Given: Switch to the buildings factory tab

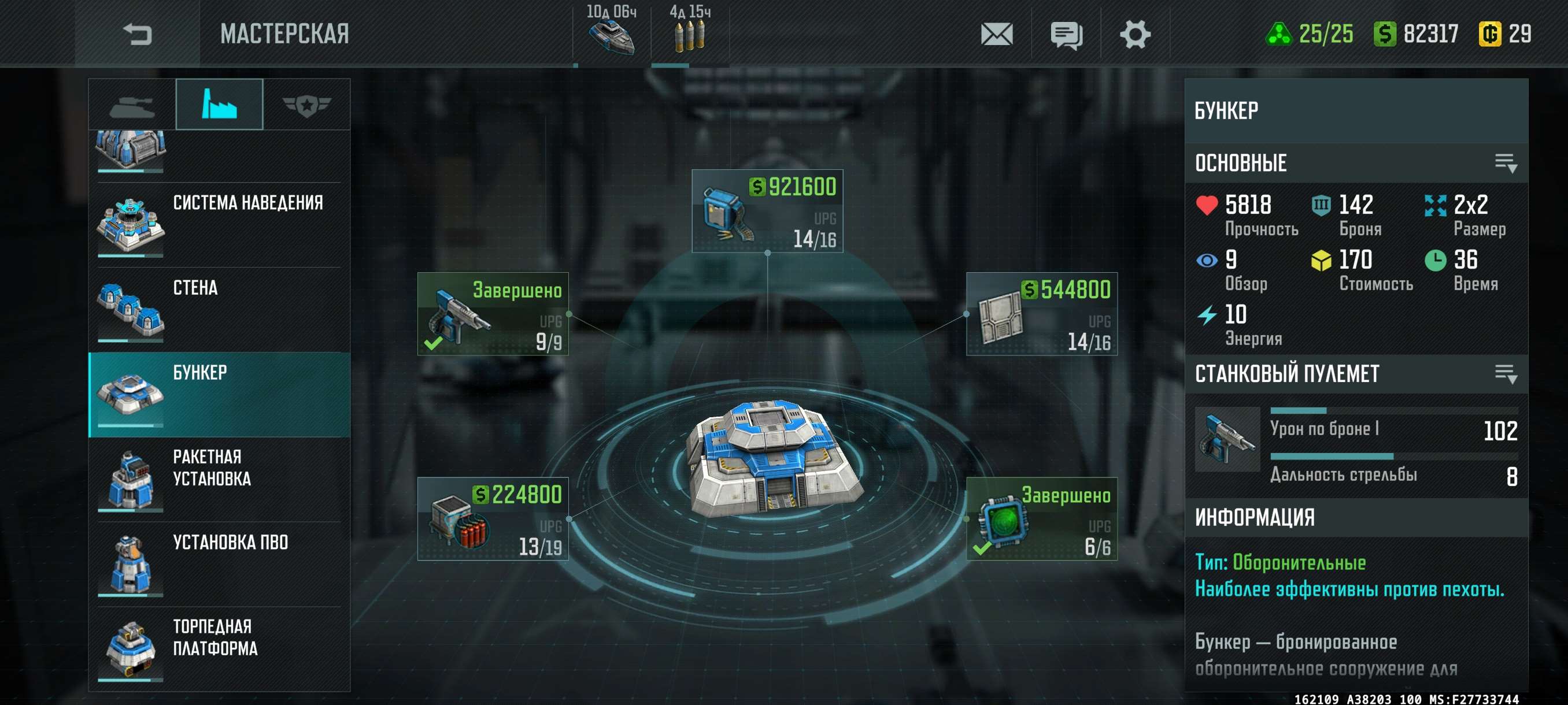Looking at the screenshot, I should tap(219, 105).
